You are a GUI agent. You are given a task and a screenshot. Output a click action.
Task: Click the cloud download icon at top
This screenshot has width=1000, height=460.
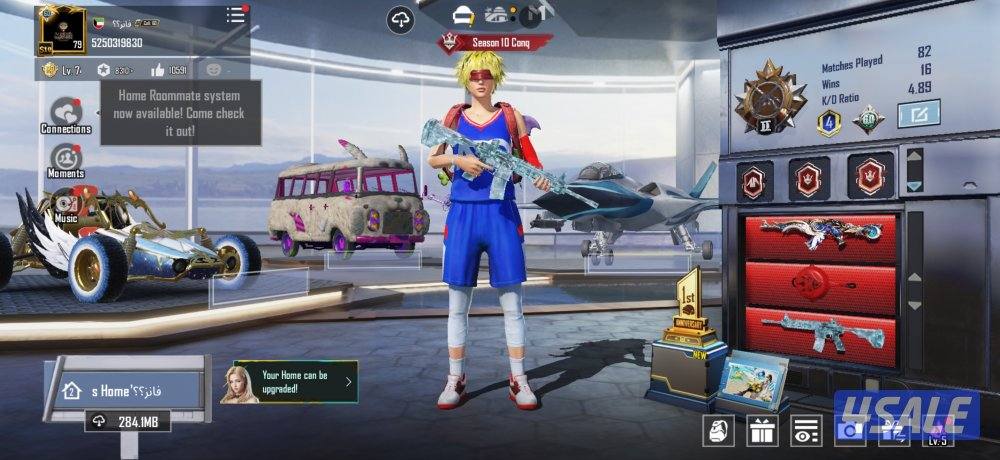point(401,18)
